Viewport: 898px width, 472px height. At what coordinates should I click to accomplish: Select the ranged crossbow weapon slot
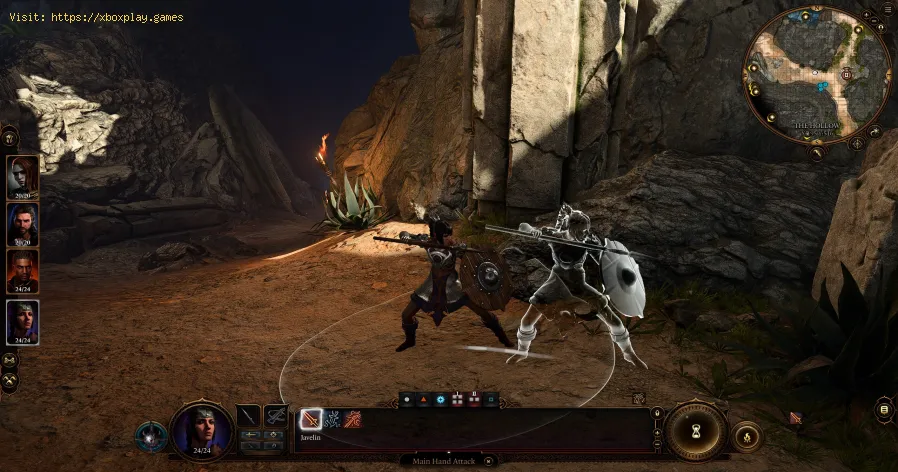point(275,415)
